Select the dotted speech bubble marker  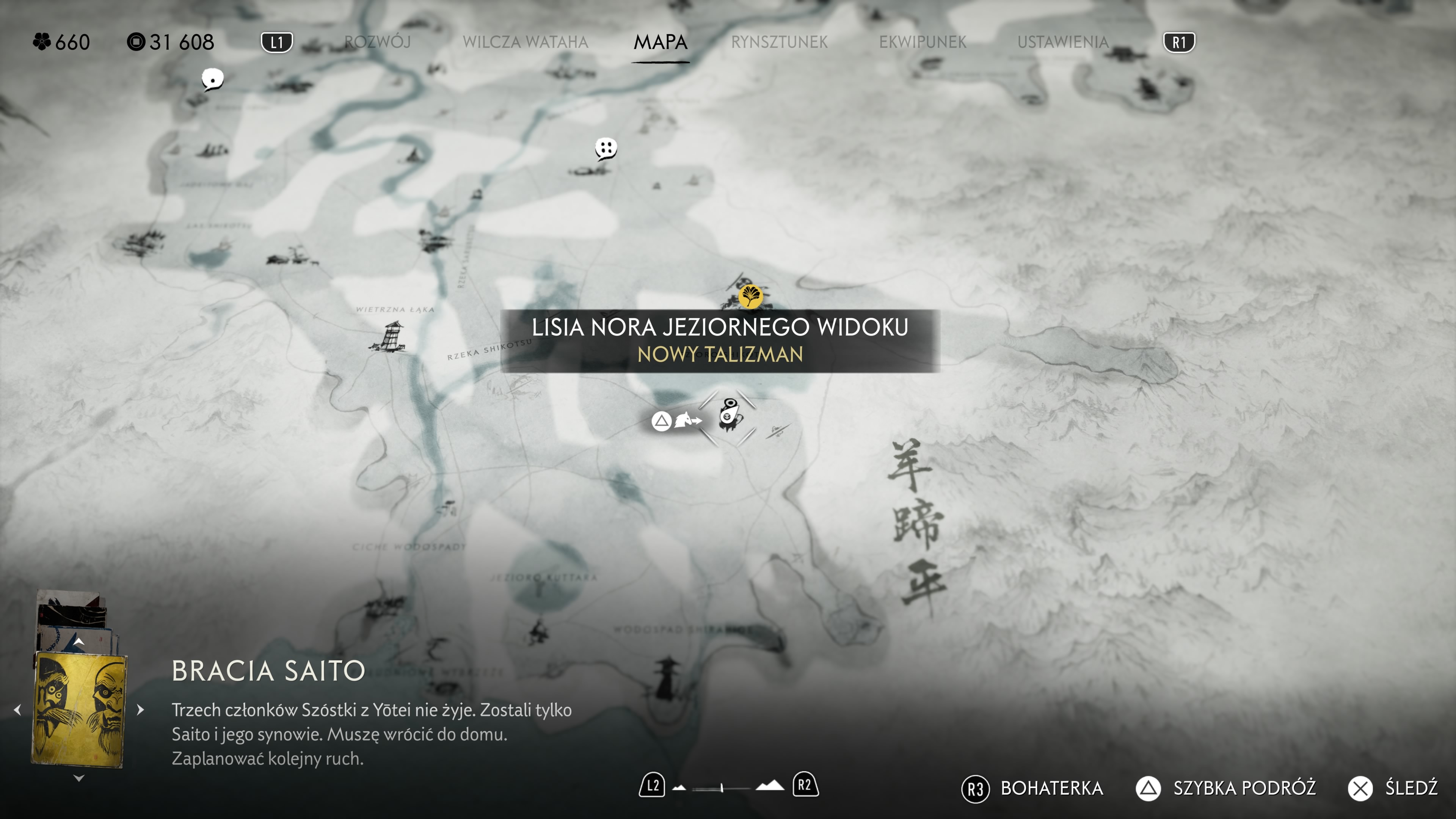tap(606, 149)
